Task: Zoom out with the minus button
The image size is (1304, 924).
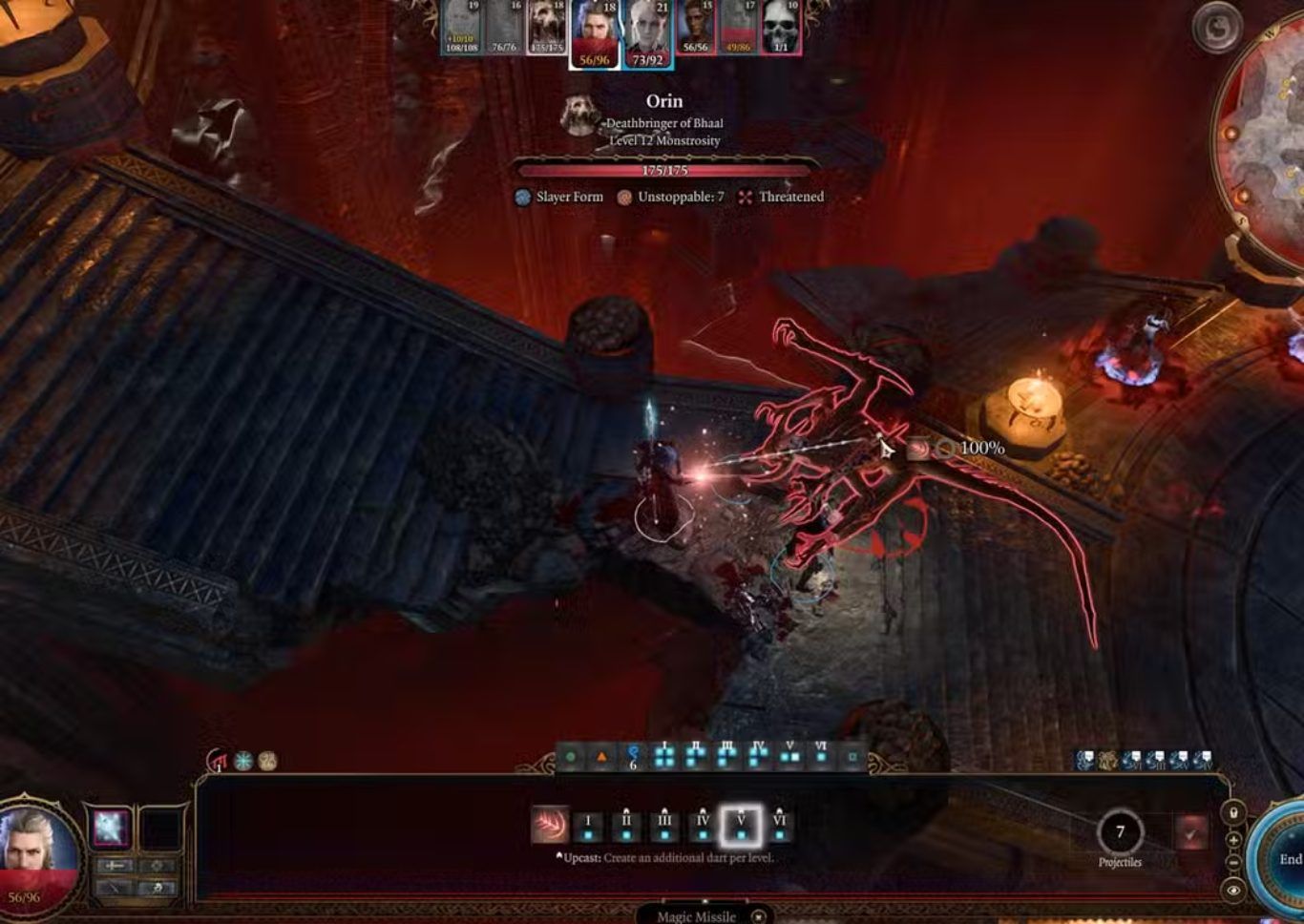Action: [1233, 863]
